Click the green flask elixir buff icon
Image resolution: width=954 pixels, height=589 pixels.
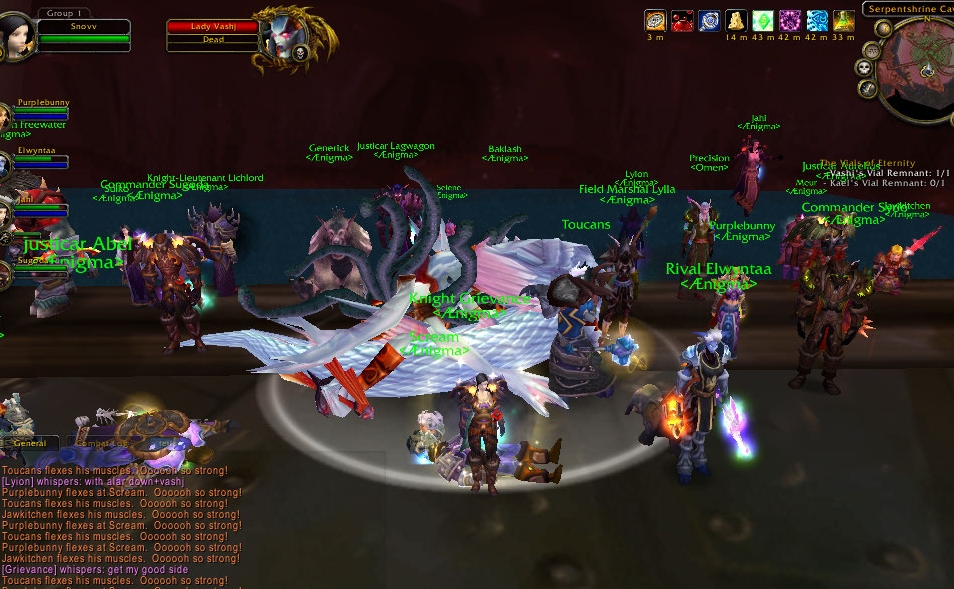coord(844,20)
